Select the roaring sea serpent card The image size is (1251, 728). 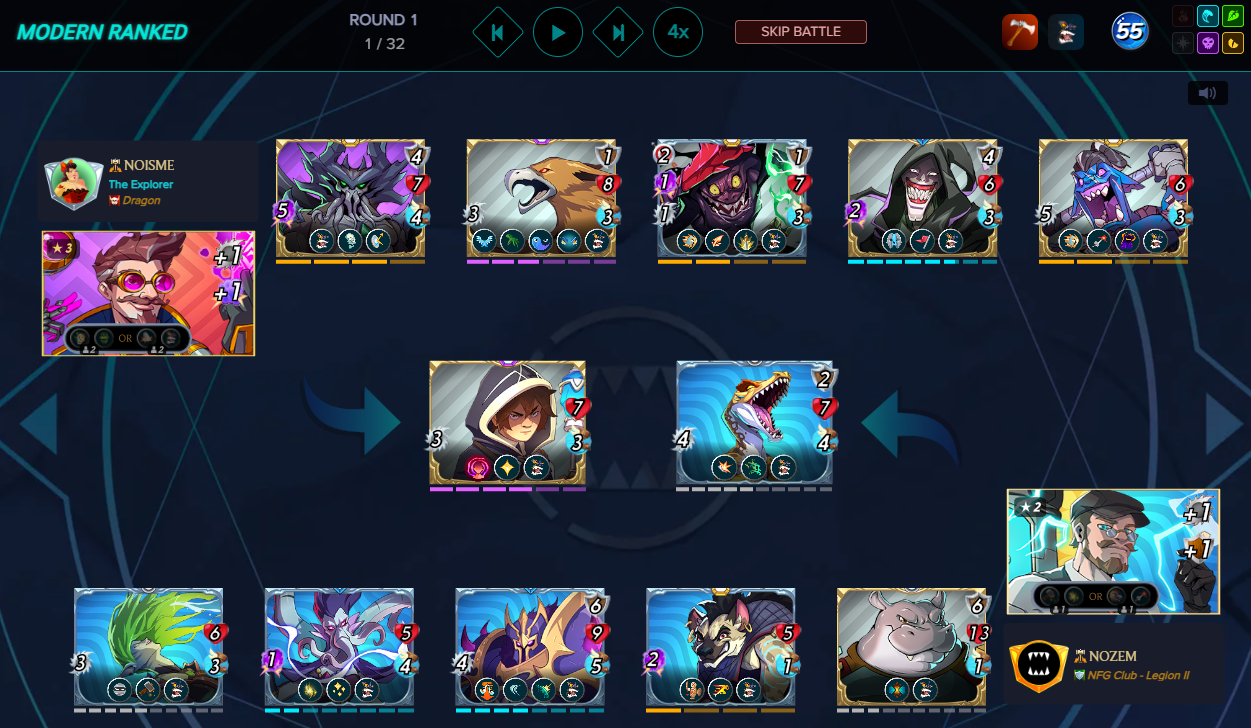click(754, 422)
